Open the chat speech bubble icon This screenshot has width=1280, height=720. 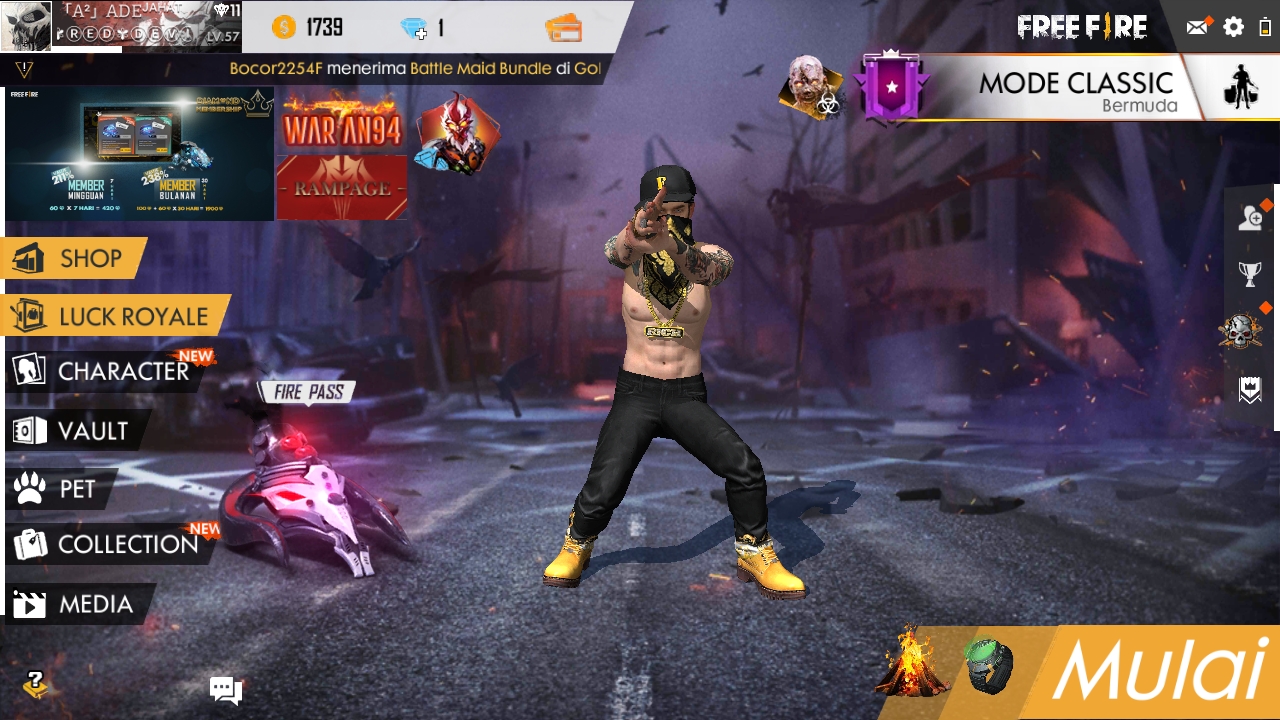click(225, 689)
